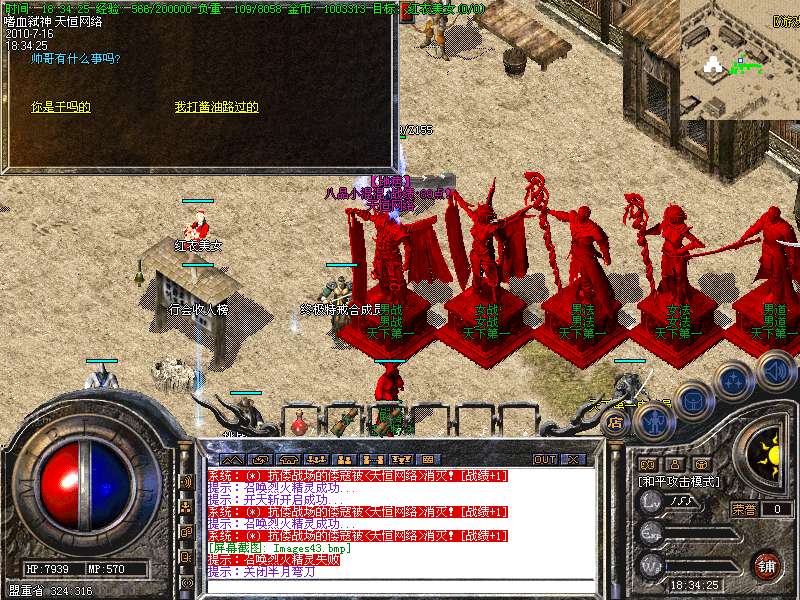Image resolution: width=800 pixels, height=600 pixels.
Task: Choose the reply "你是干吗的"
Action: pos(61,107)
